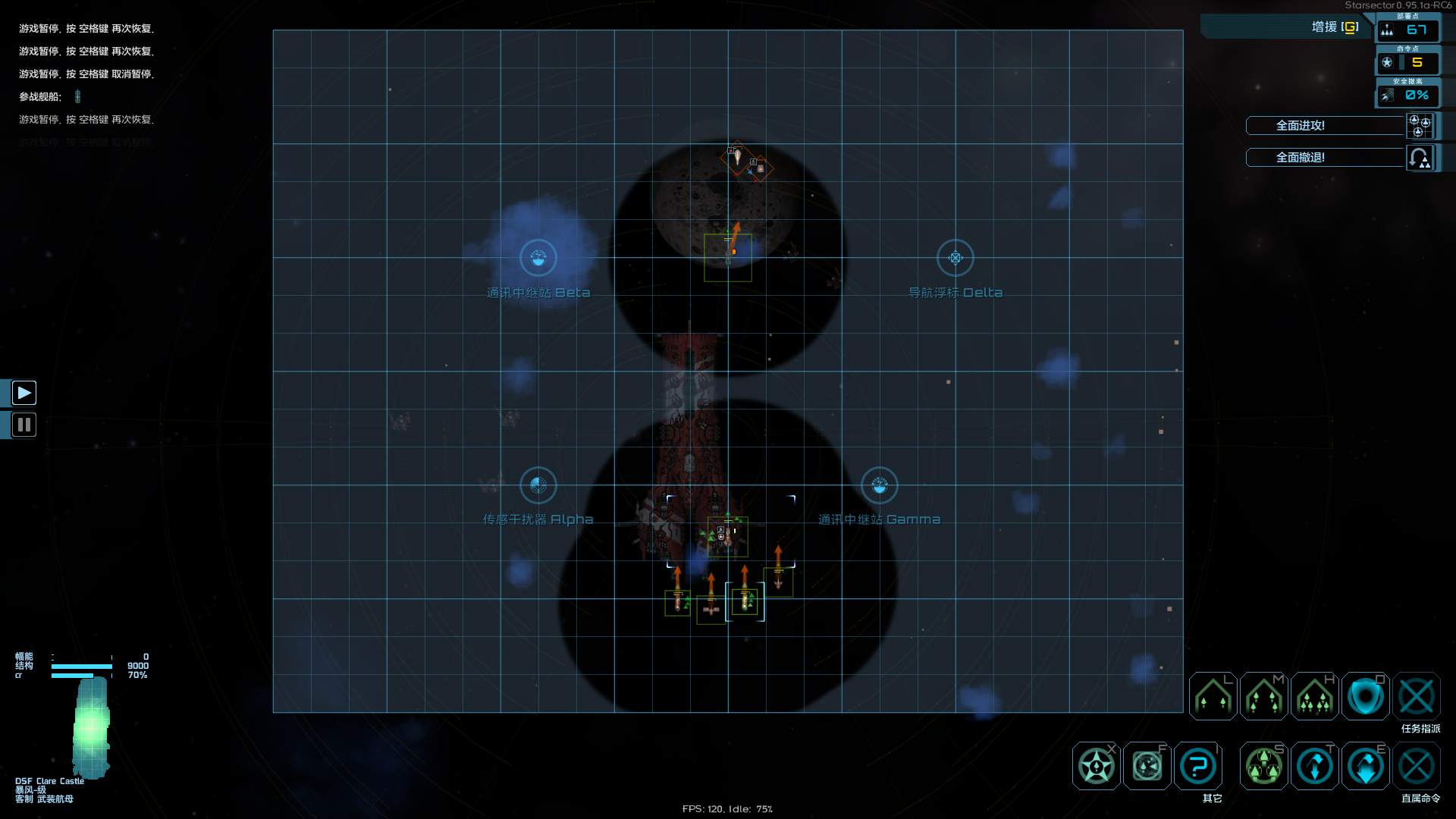Image resolution: width=1456 pixels, height=819 pixels.
Task: Order 全面撤退! (Full Retreat)
Action: click(x=1326, y=158)
